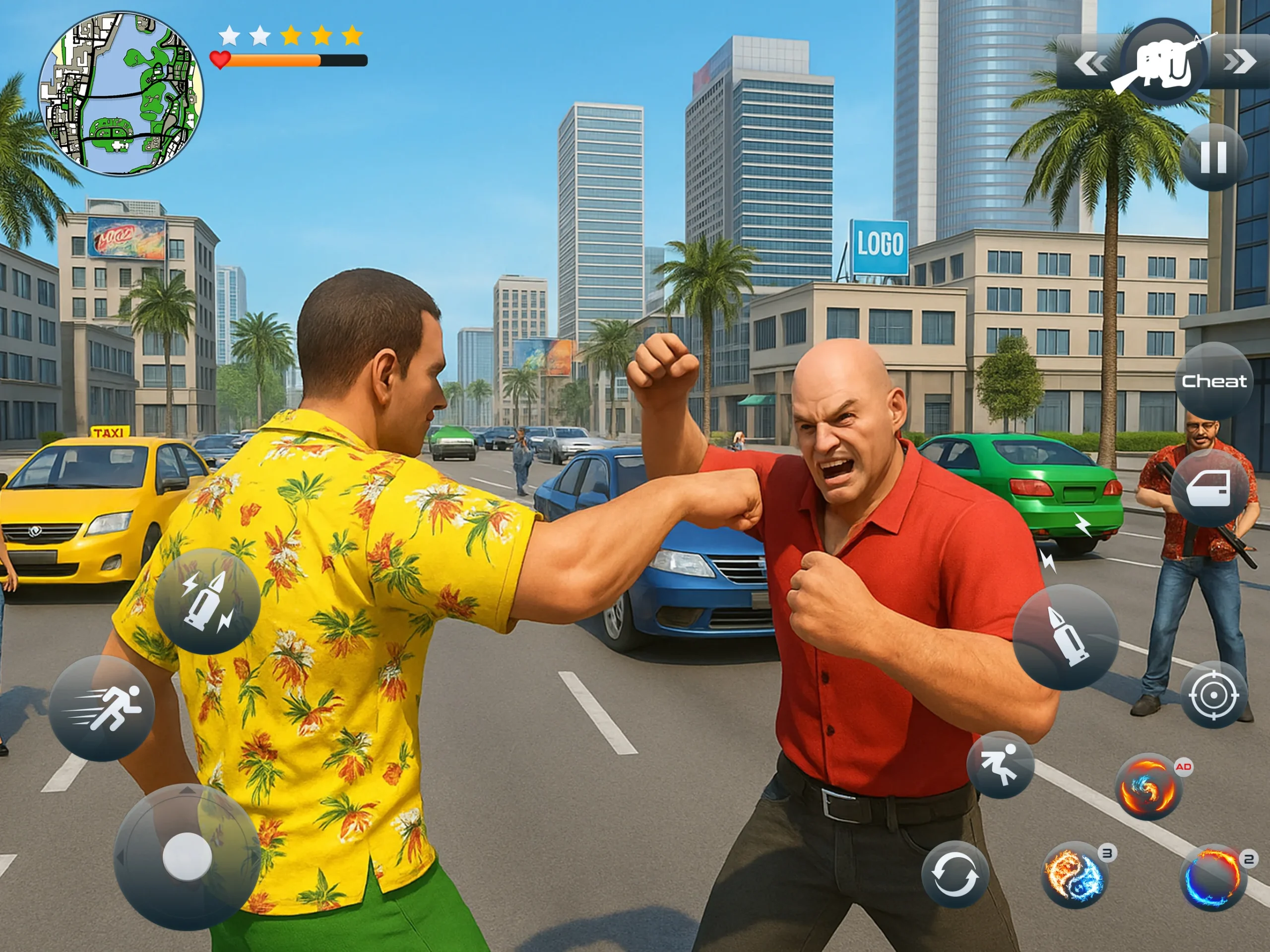Activate the sprint running-man button

point(102,708)
